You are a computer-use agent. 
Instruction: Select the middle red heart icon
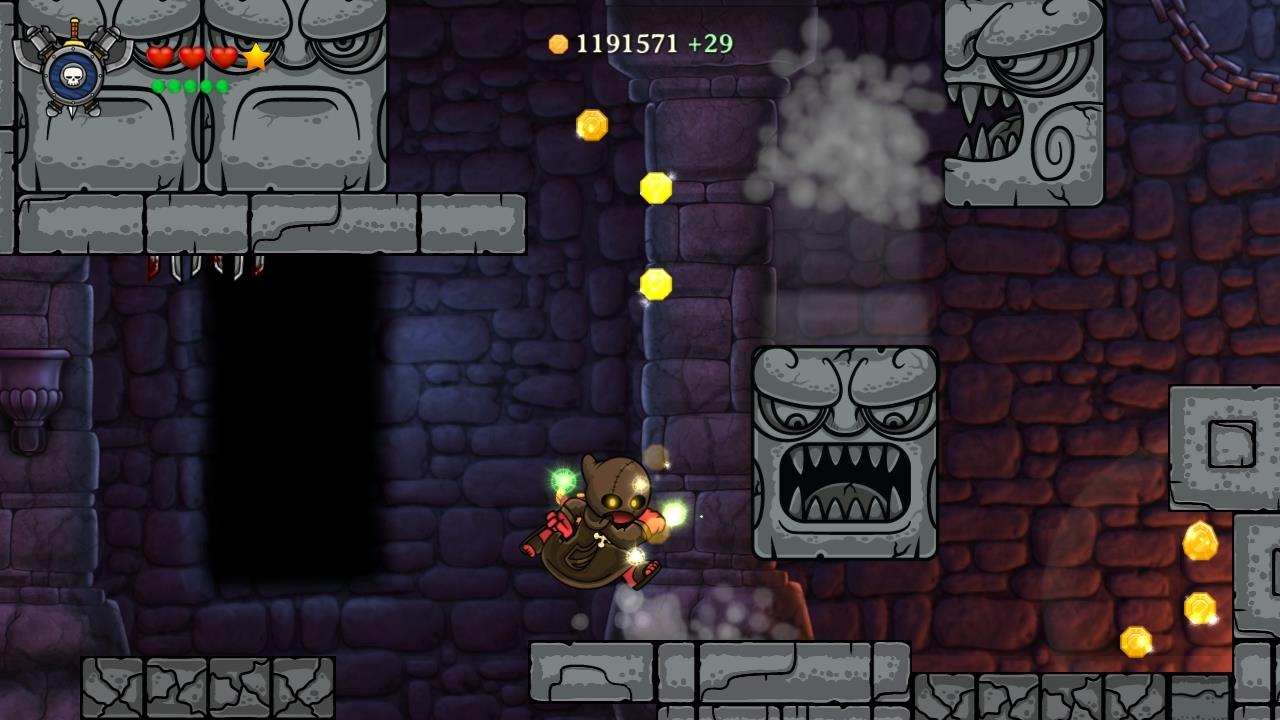(190, 57)
